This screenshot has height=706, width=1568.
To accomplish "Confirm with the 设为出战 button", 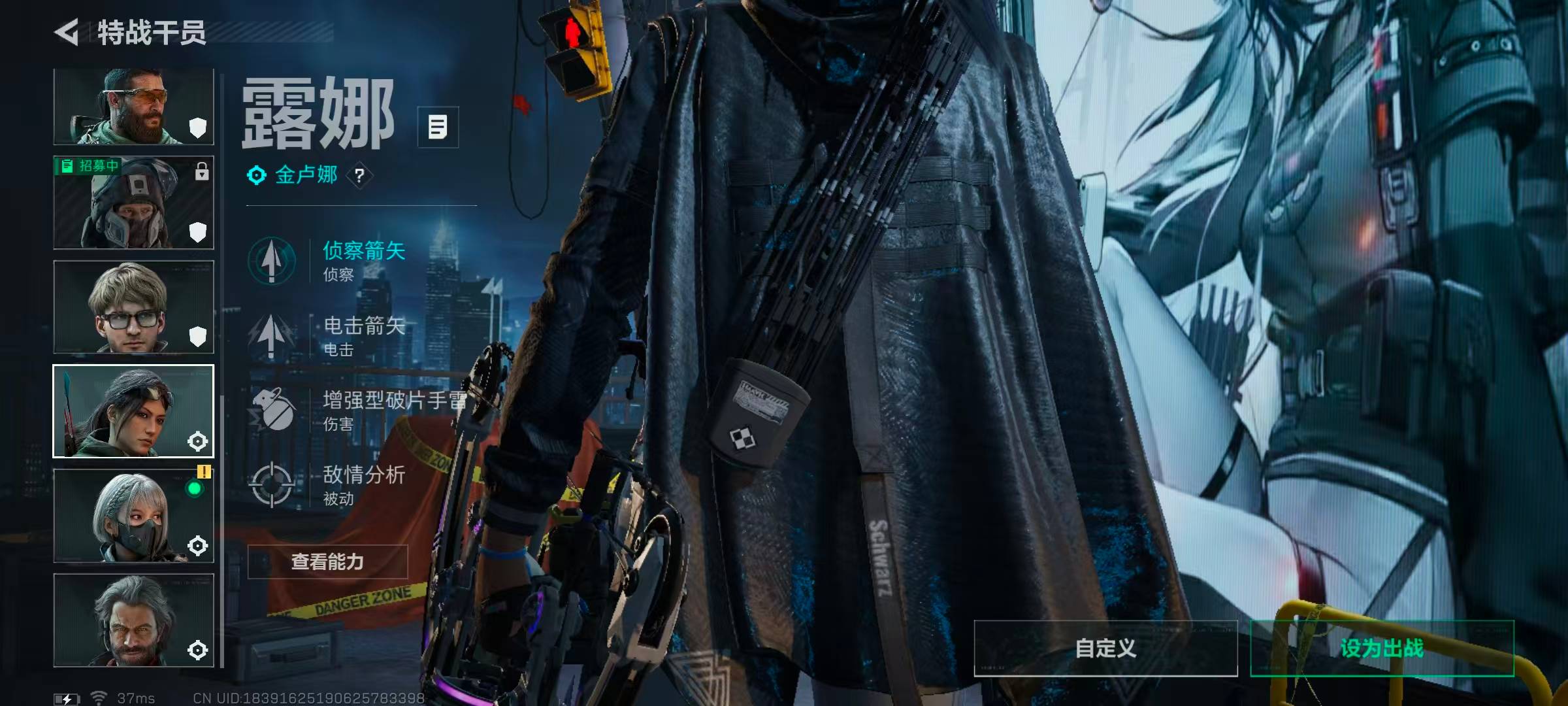I will coord(1381,648).
